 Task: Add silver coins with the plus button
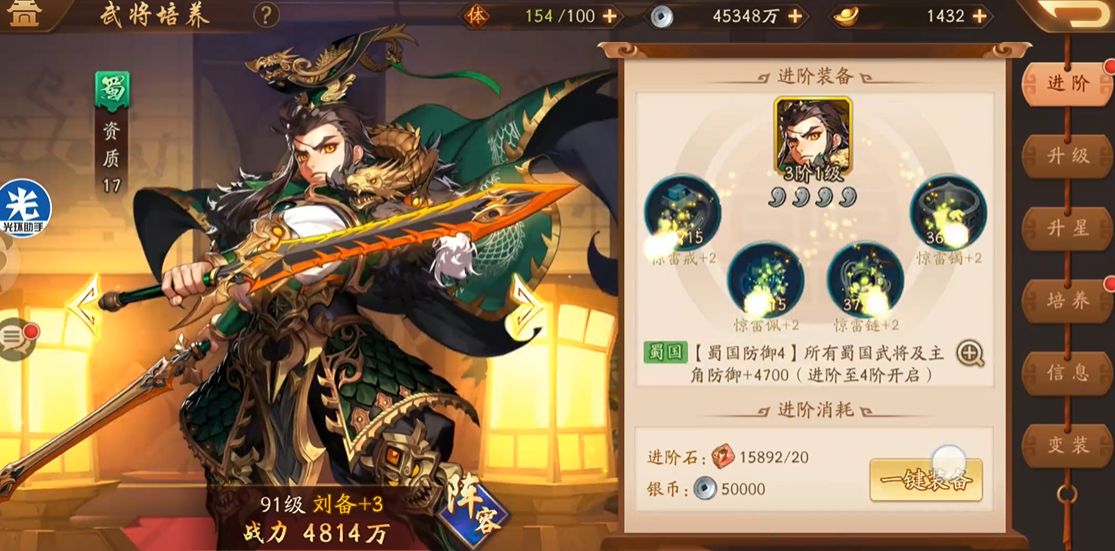tap(795, 16)
